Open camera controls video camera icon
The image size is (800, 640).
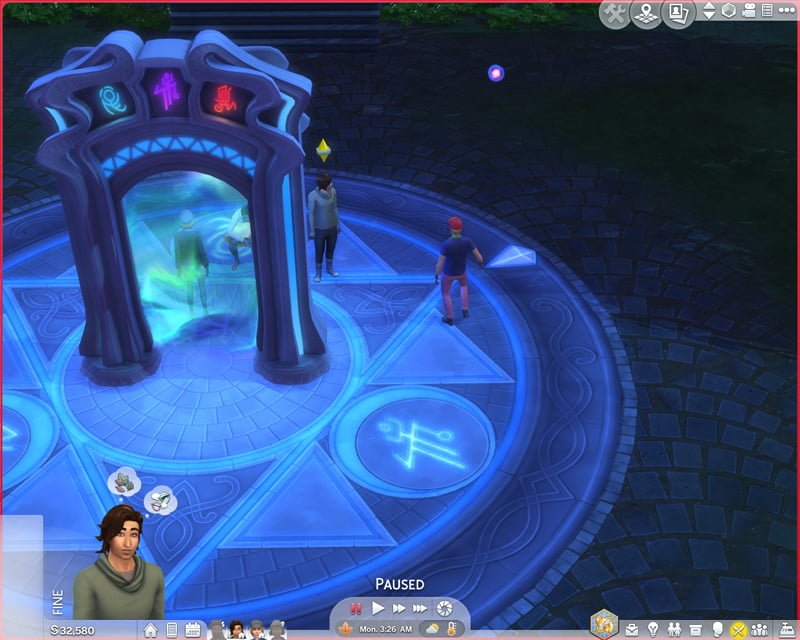pyautogui.click(x=751, y=11)
